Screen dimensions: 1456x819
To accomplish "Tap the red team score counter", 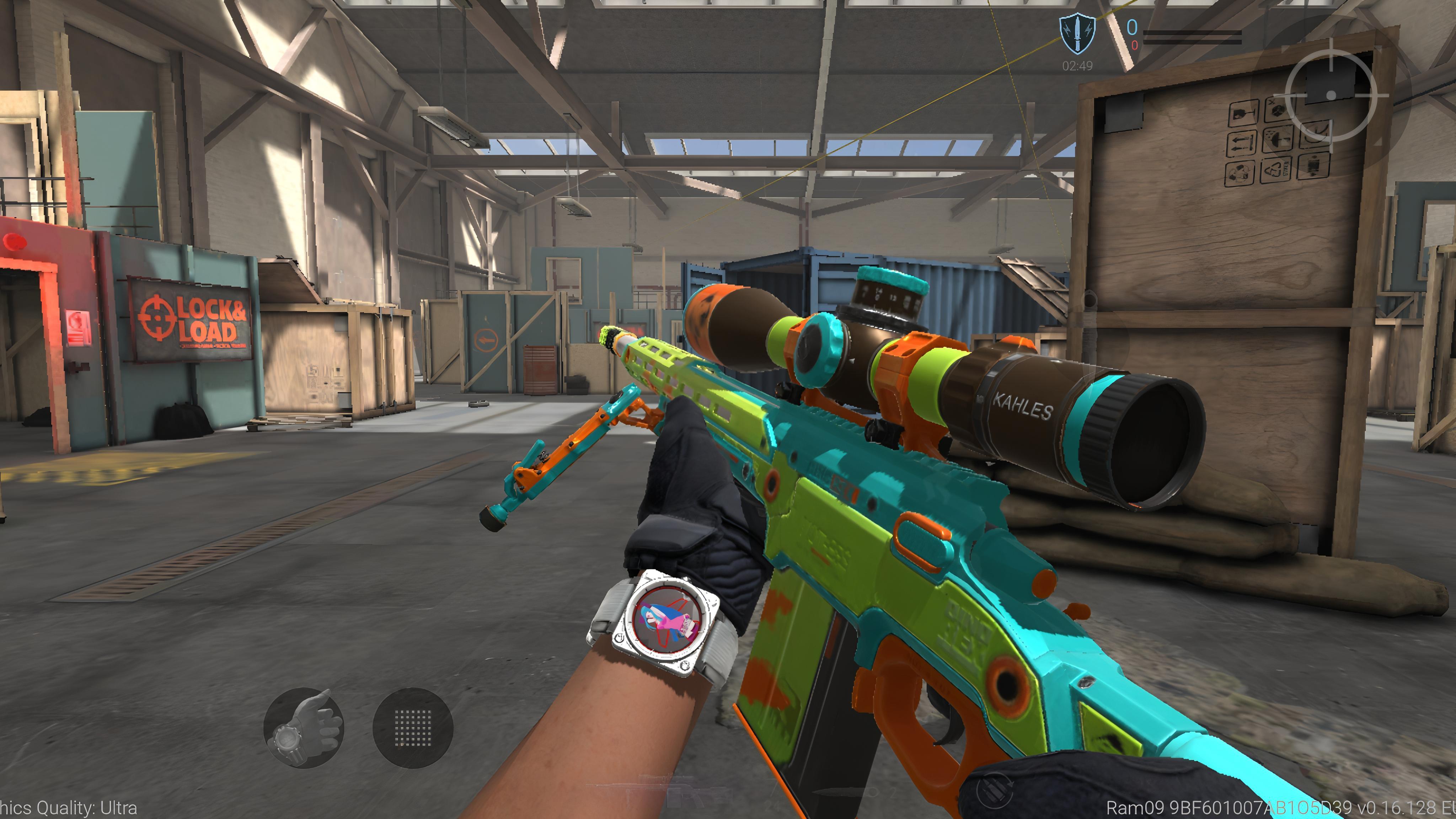I will (x=1135, y=47).
